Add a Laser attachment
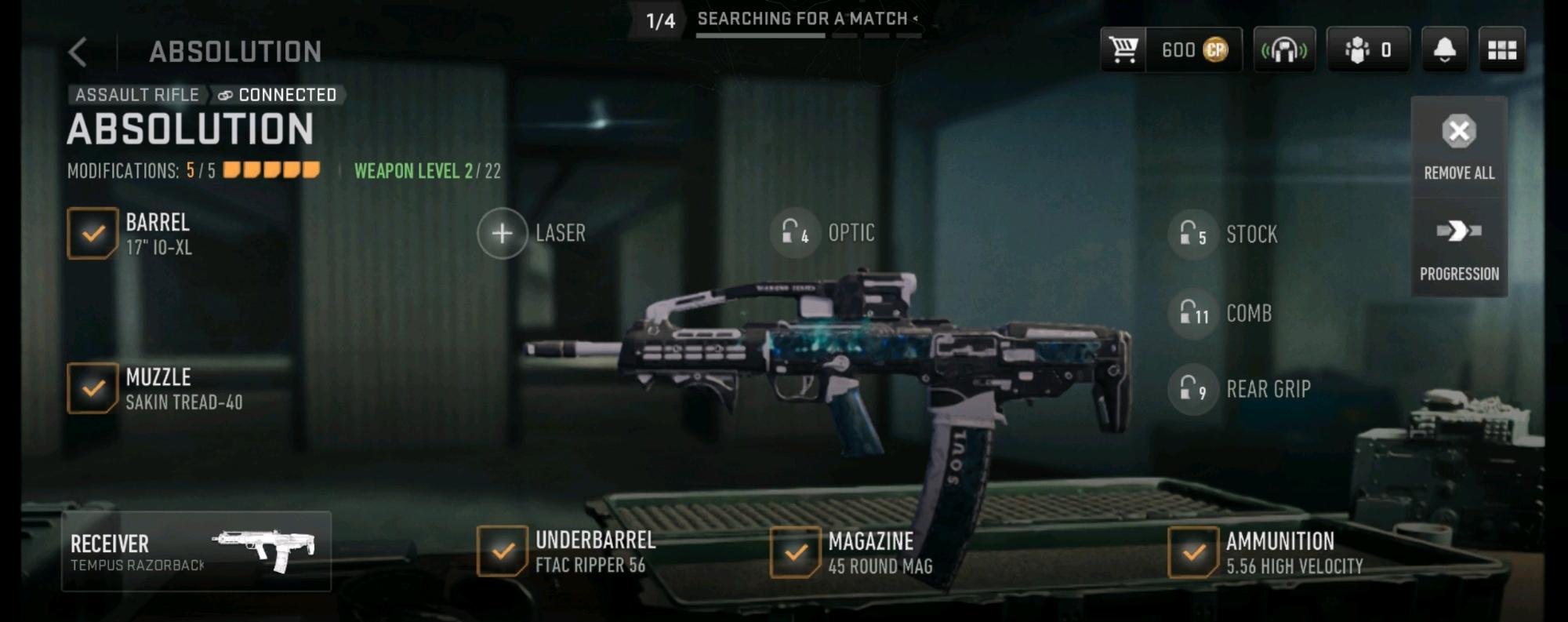This screenshot has height=622, width=1568. [503, 233]
